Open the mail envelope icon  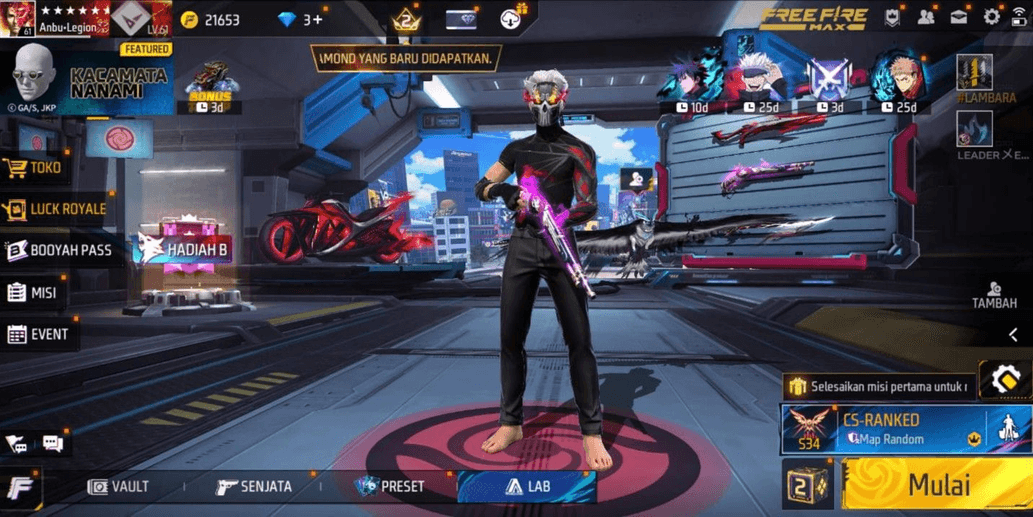click(x=959, y=17)
